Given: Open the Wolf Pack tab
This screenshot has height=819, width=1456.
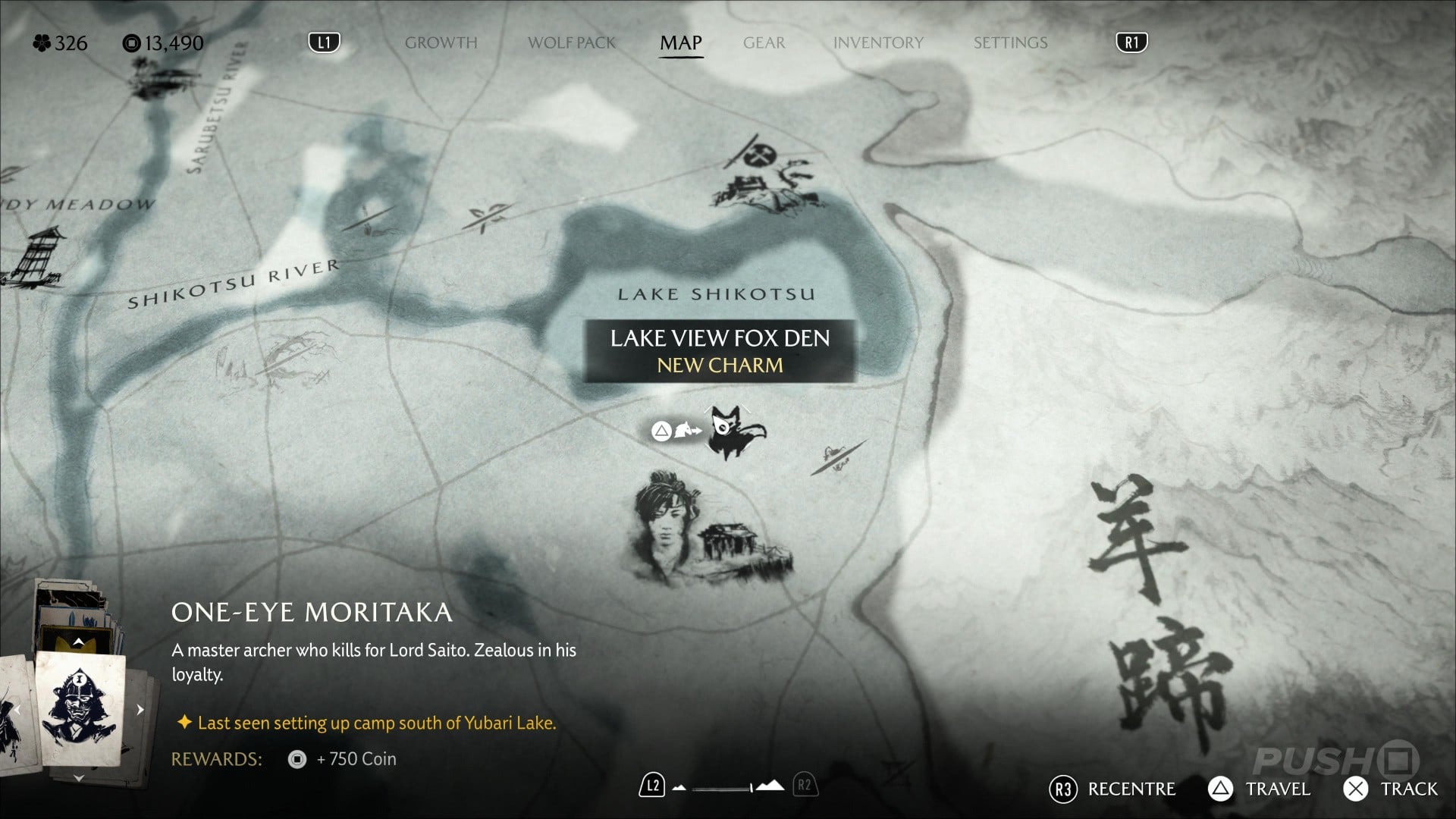Looking at the screenshot, I should 572,42.
